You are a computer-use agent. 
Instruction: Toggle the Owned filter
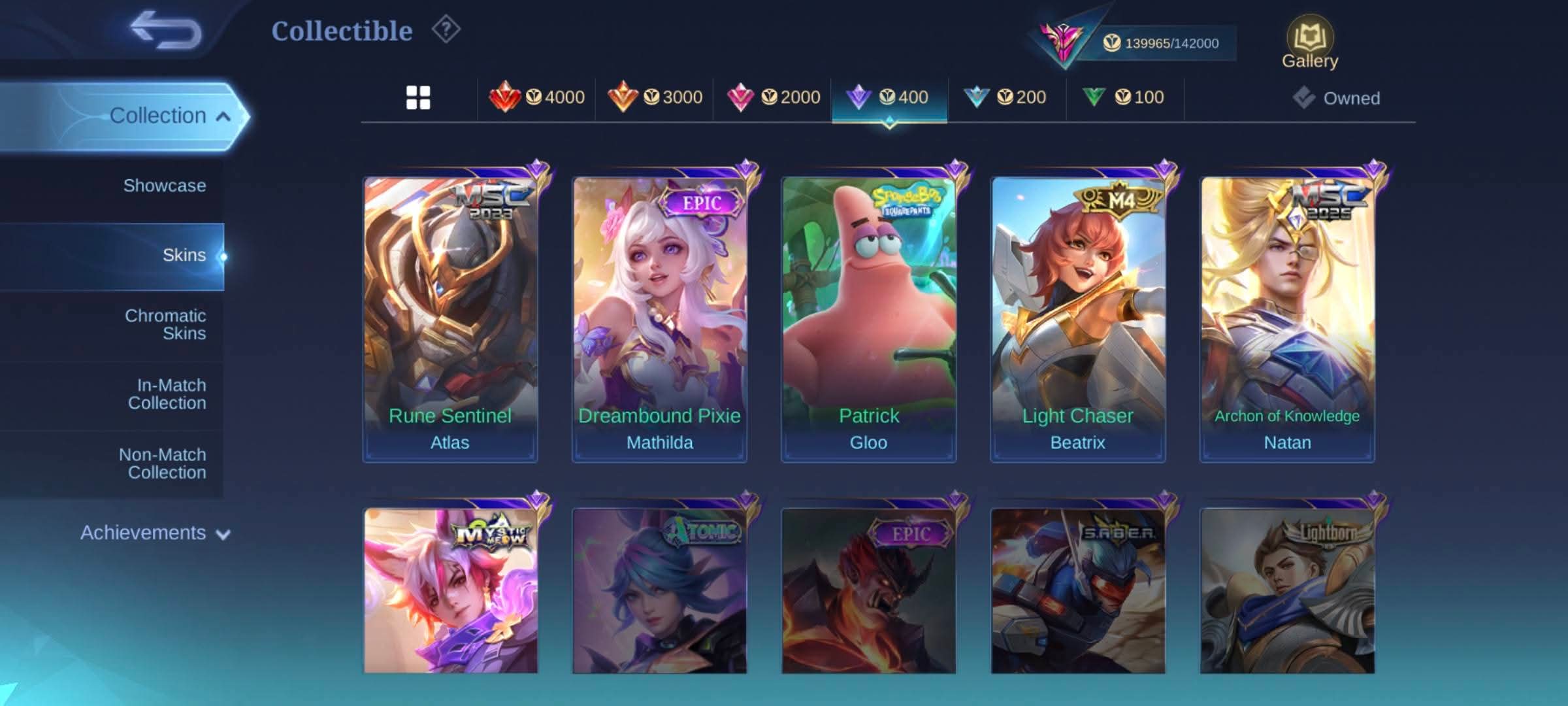coord(1337,98)
